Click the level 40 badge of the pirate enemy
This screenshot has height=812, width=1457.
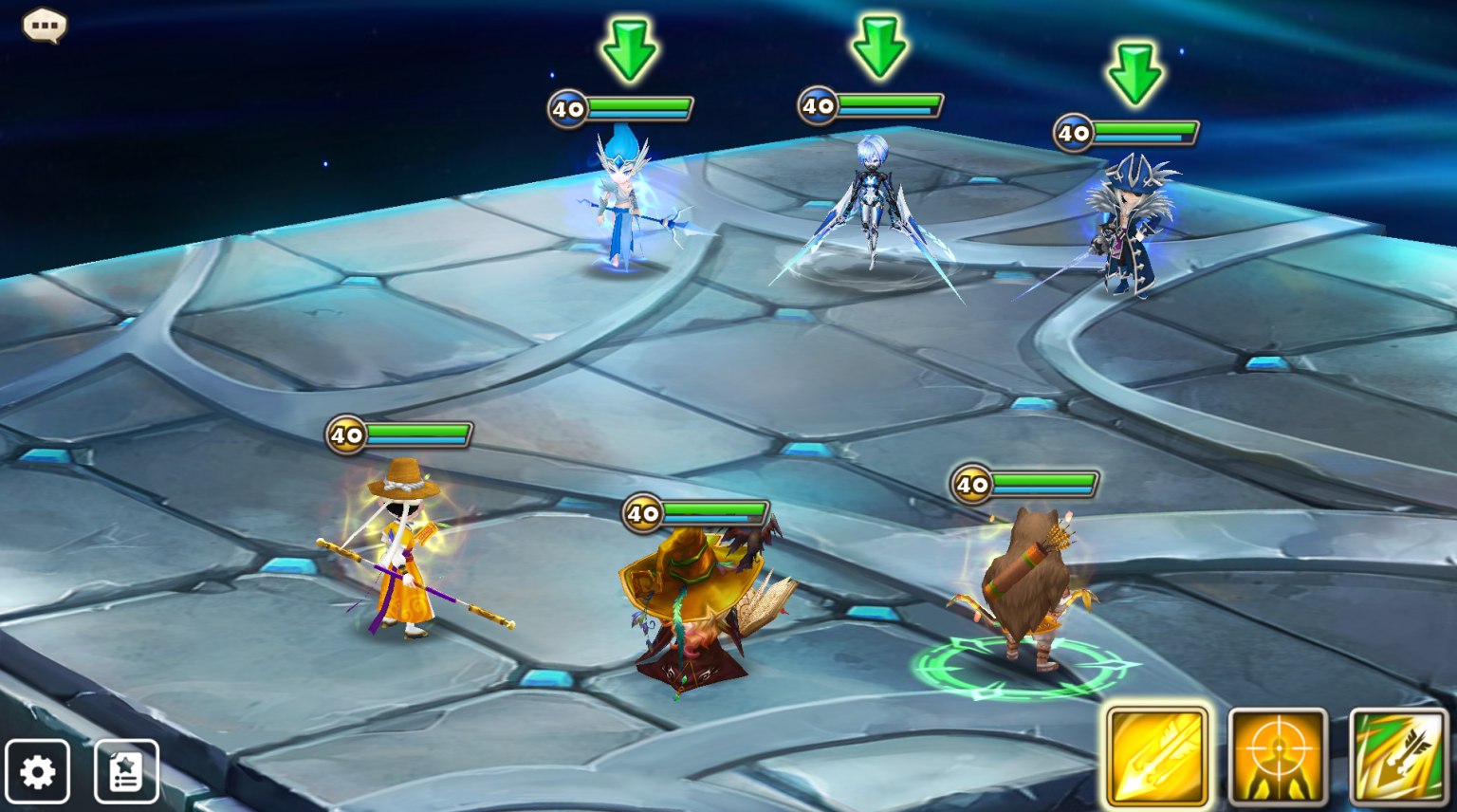(x=1073, y=133)
